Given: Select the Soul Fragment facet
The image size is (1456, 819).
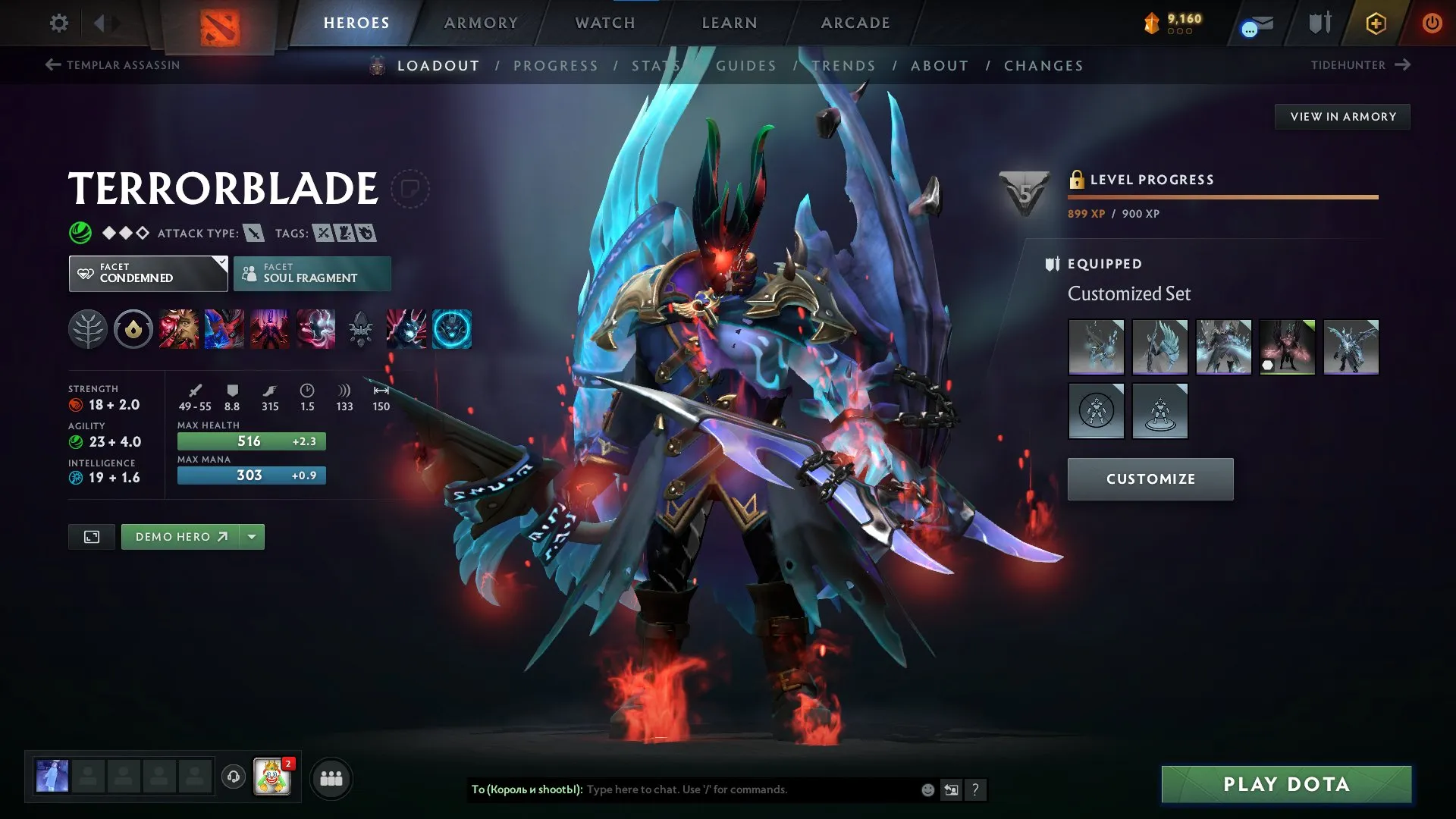Looking at the screenshot, I should click(312, 273).
